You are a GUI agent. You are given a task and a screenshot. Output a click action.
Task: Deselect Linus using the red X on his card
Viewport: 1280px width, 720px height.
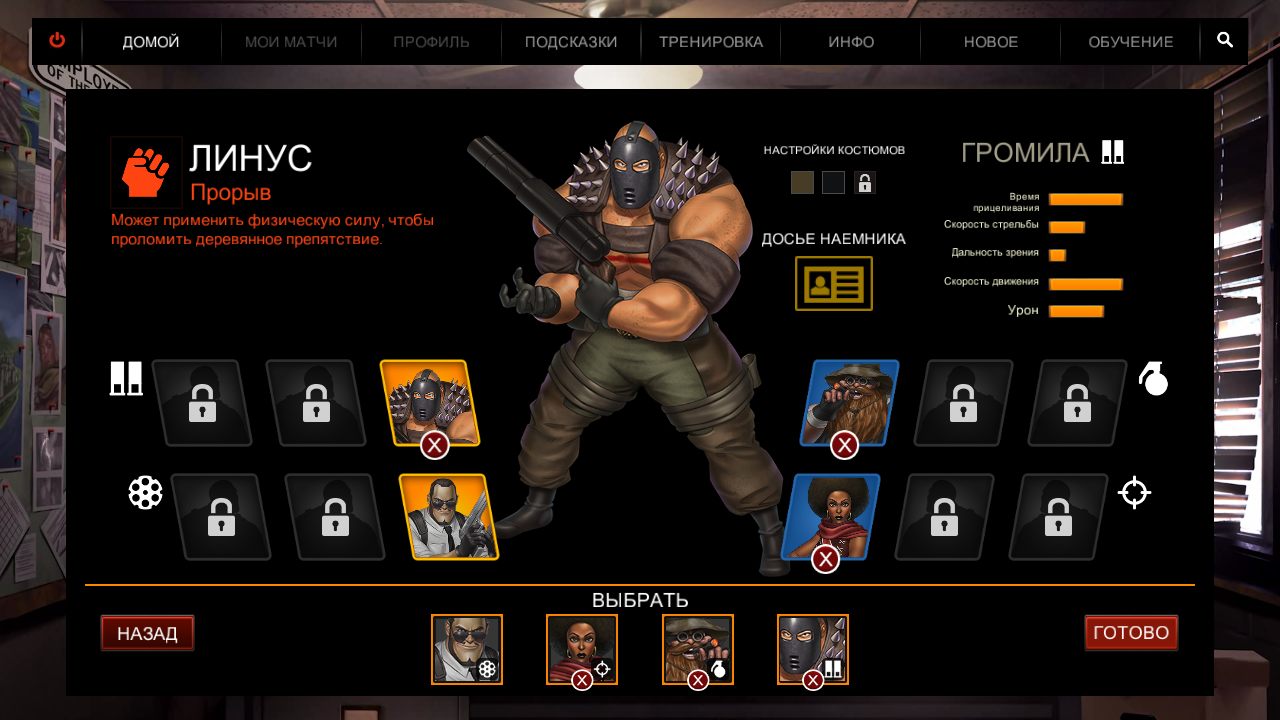click(432, 446)
